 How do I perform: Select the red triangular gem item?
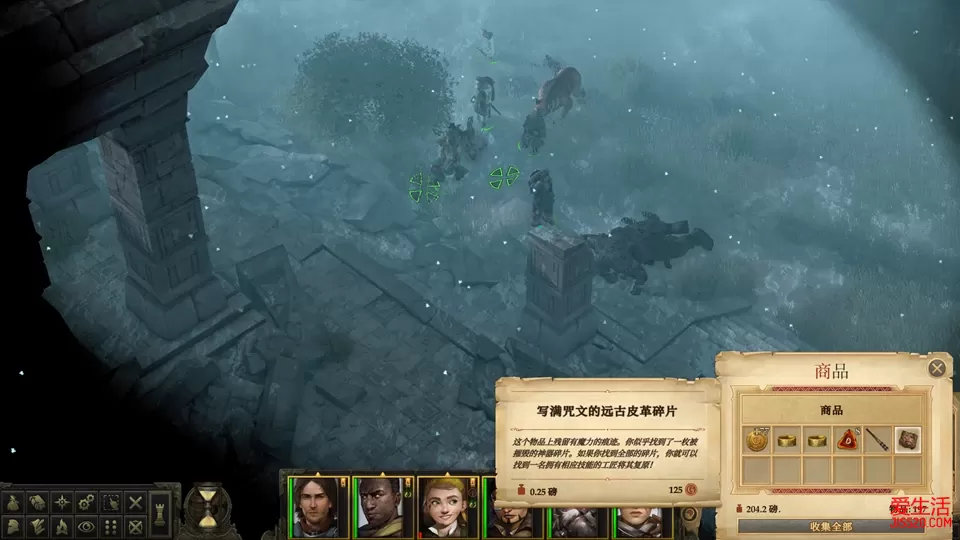pyautogui.click(x=847, y=439)
